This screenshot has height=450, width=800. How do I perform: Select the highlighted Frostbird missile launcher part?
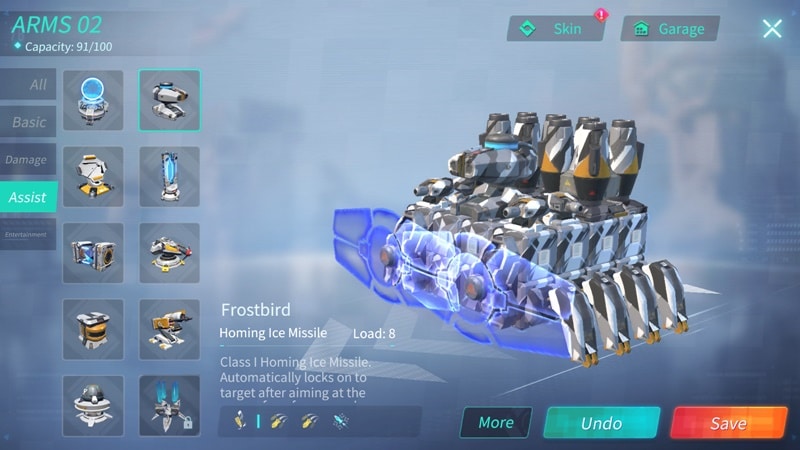169,100
